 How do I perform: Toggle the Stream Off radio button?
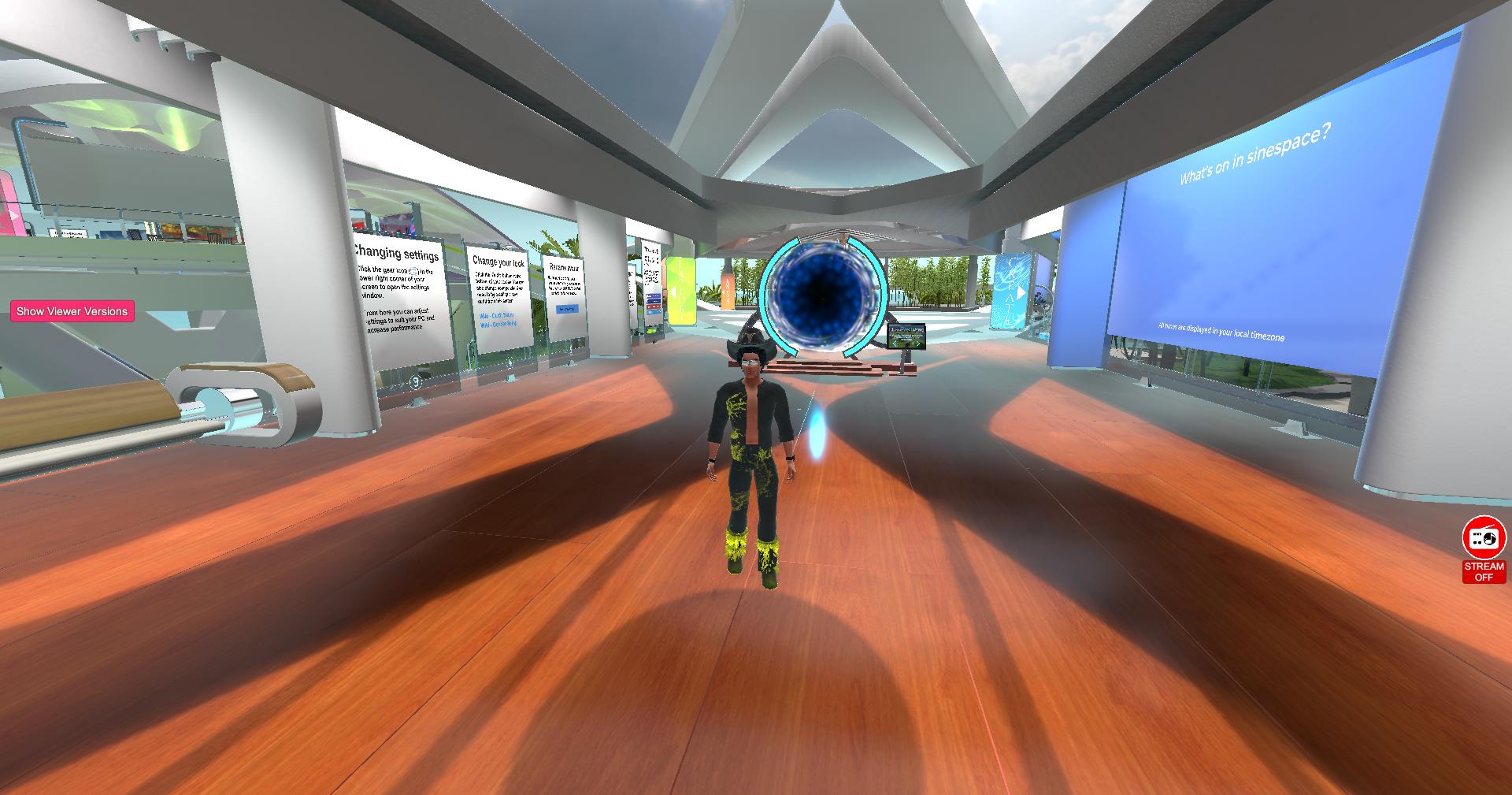[x=1484, y=550]
